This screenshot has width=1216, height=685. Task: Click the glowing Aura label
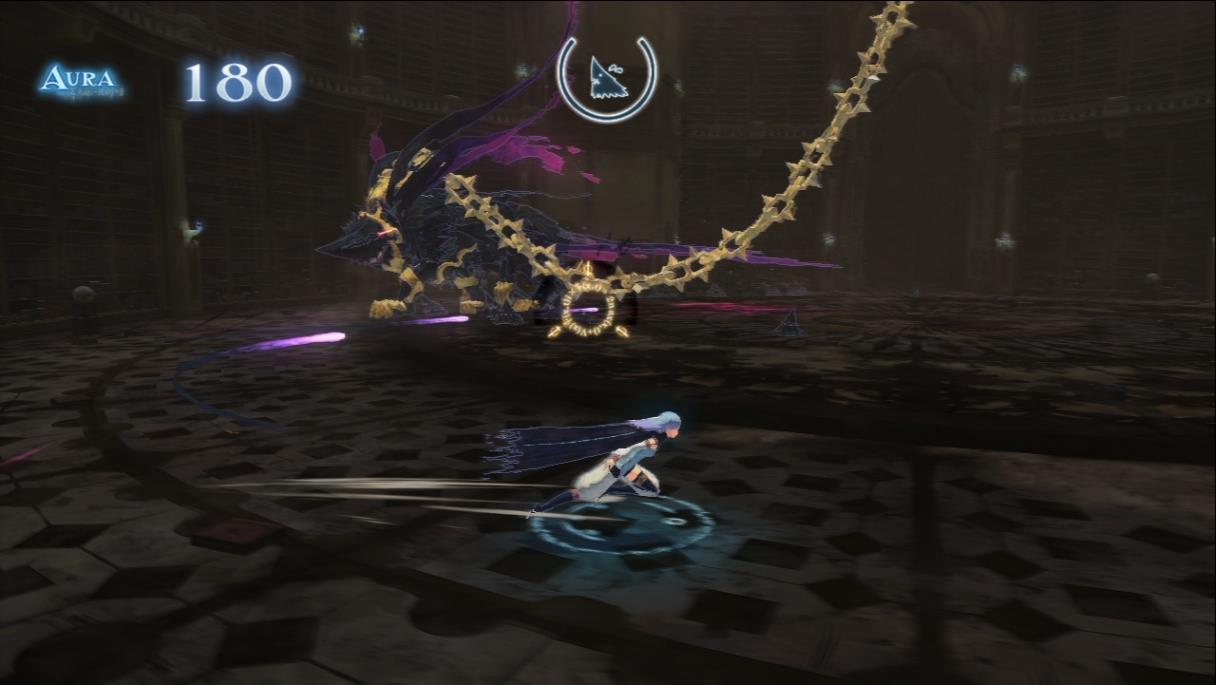pos(81,81)
